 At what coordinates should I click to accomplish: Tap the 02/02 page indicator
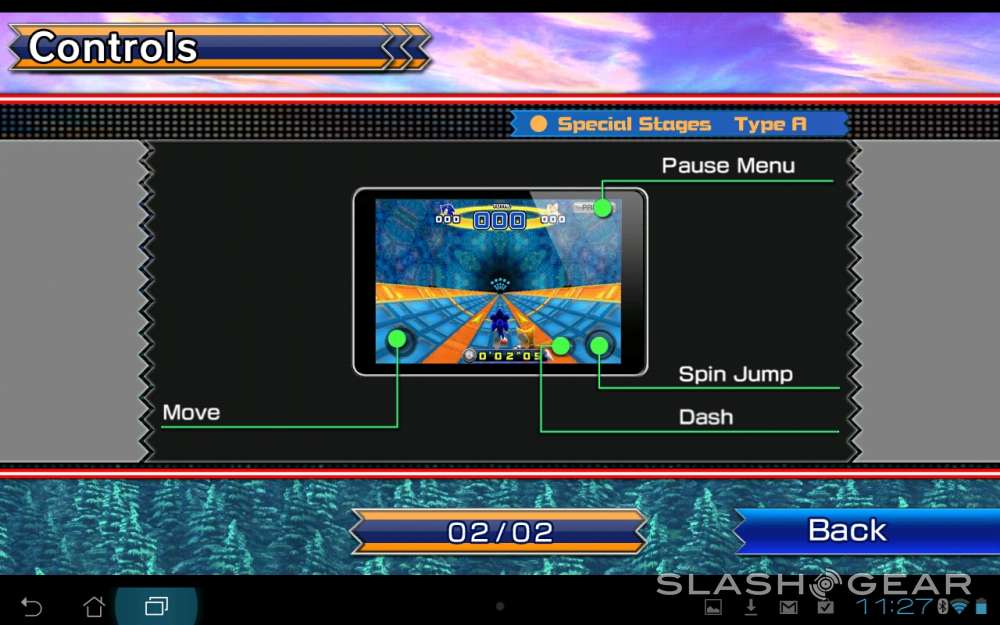pyautogui.click(x=499, y=532)
